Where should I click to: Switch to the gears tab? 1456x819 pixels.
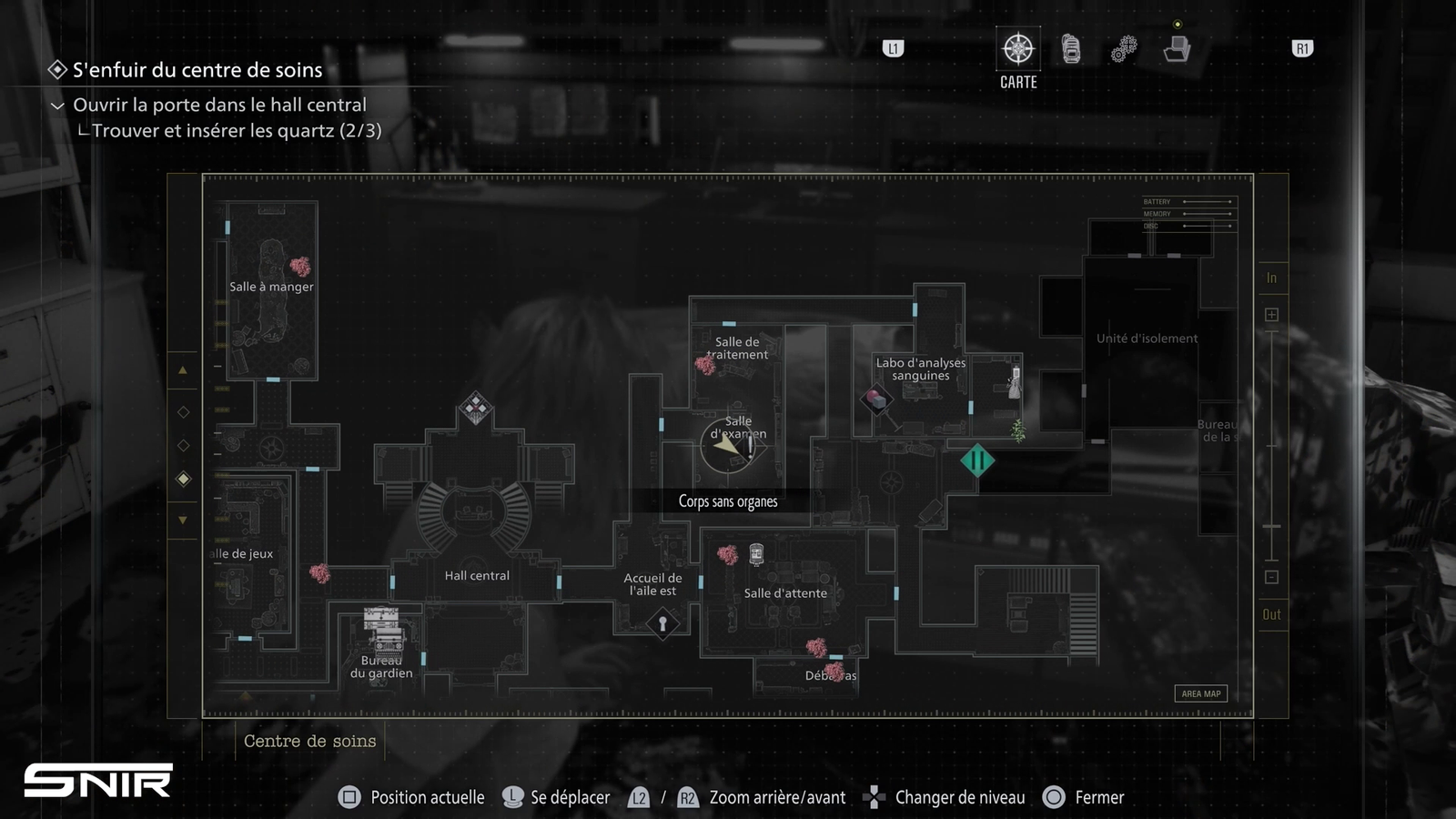tap(1124, 49)
